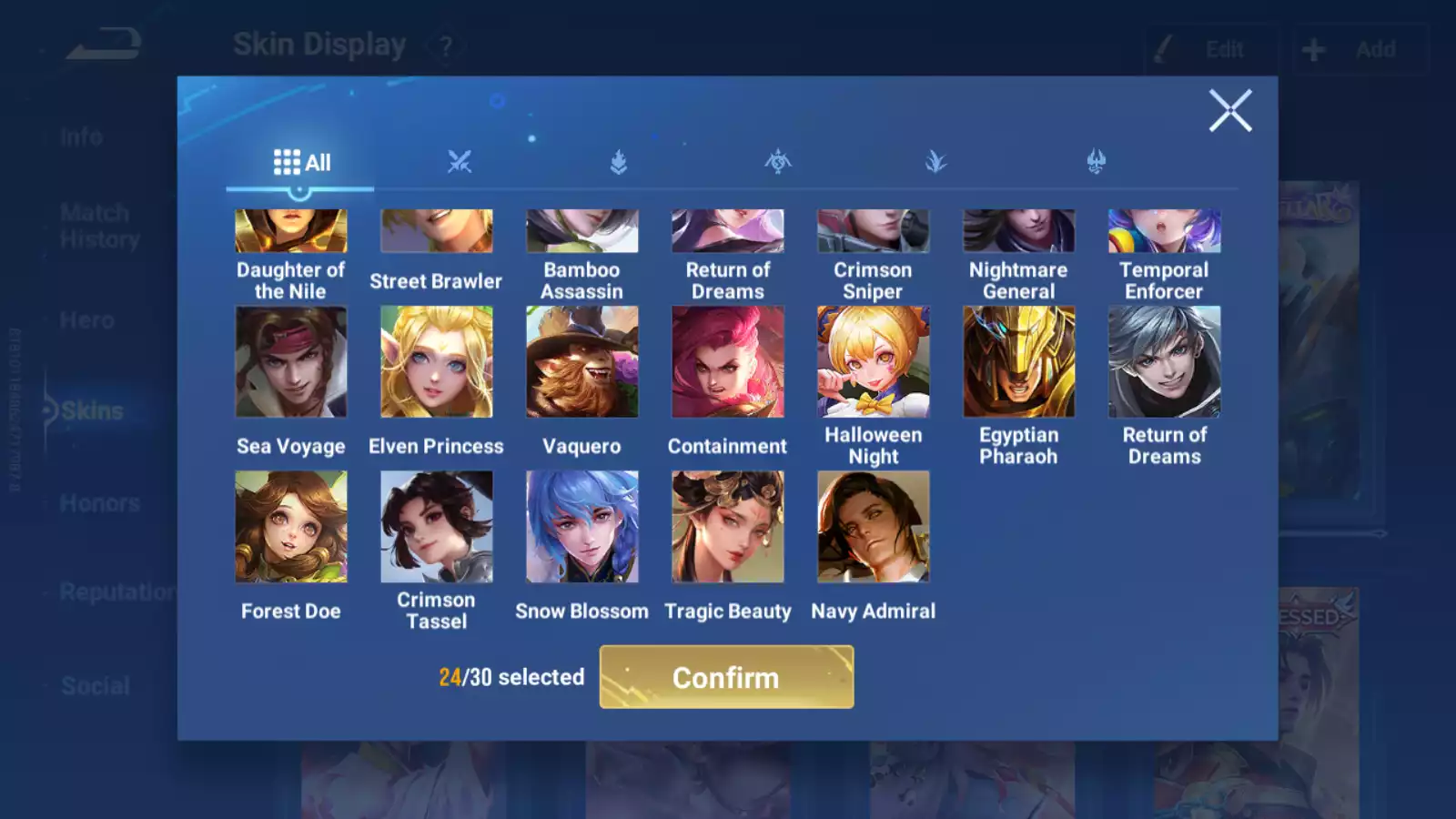Close the skin selection dialog

click(x=1230, y=111)
